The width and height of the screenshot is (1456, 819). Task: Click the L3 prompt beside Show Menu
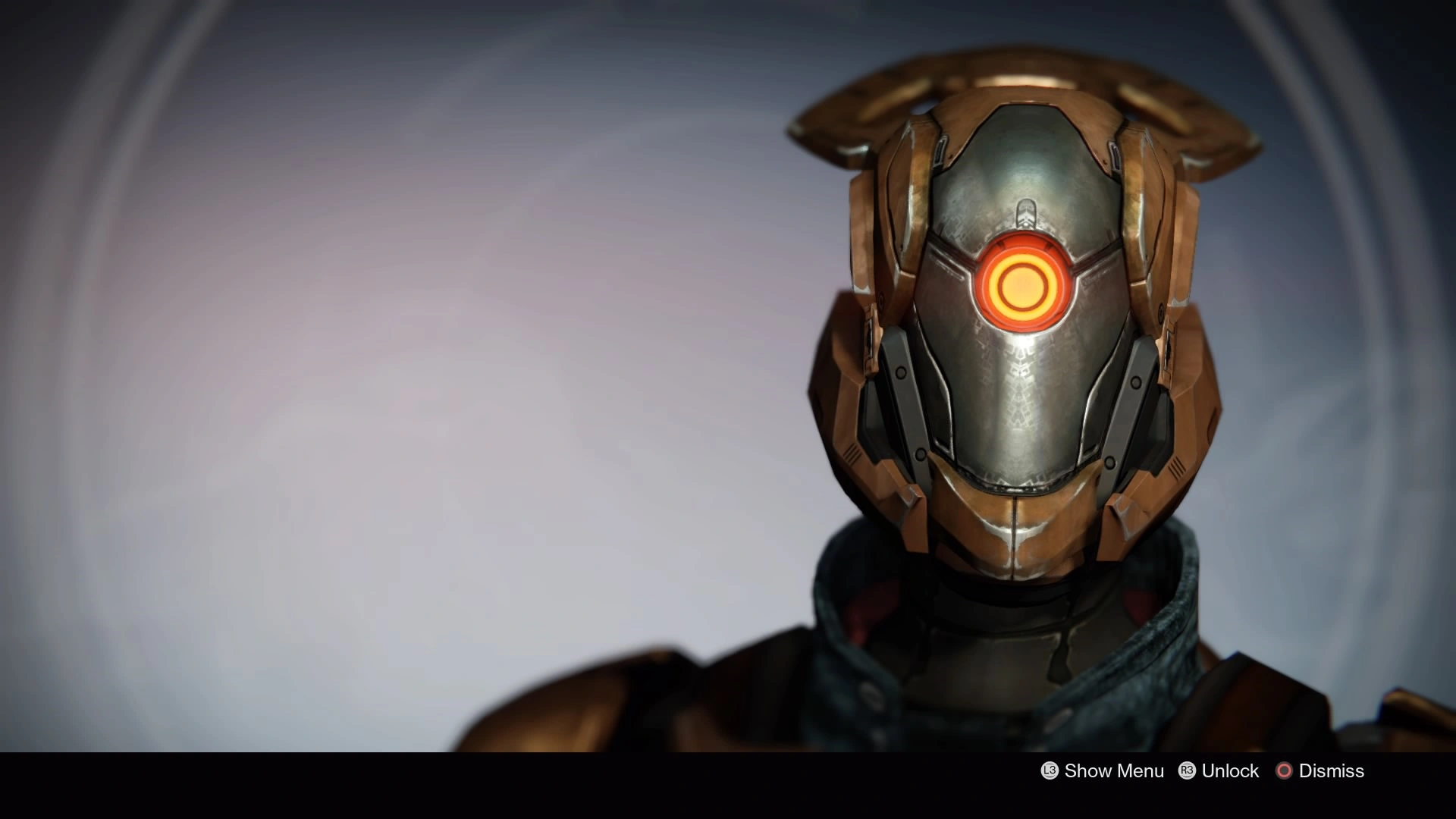1051,771
